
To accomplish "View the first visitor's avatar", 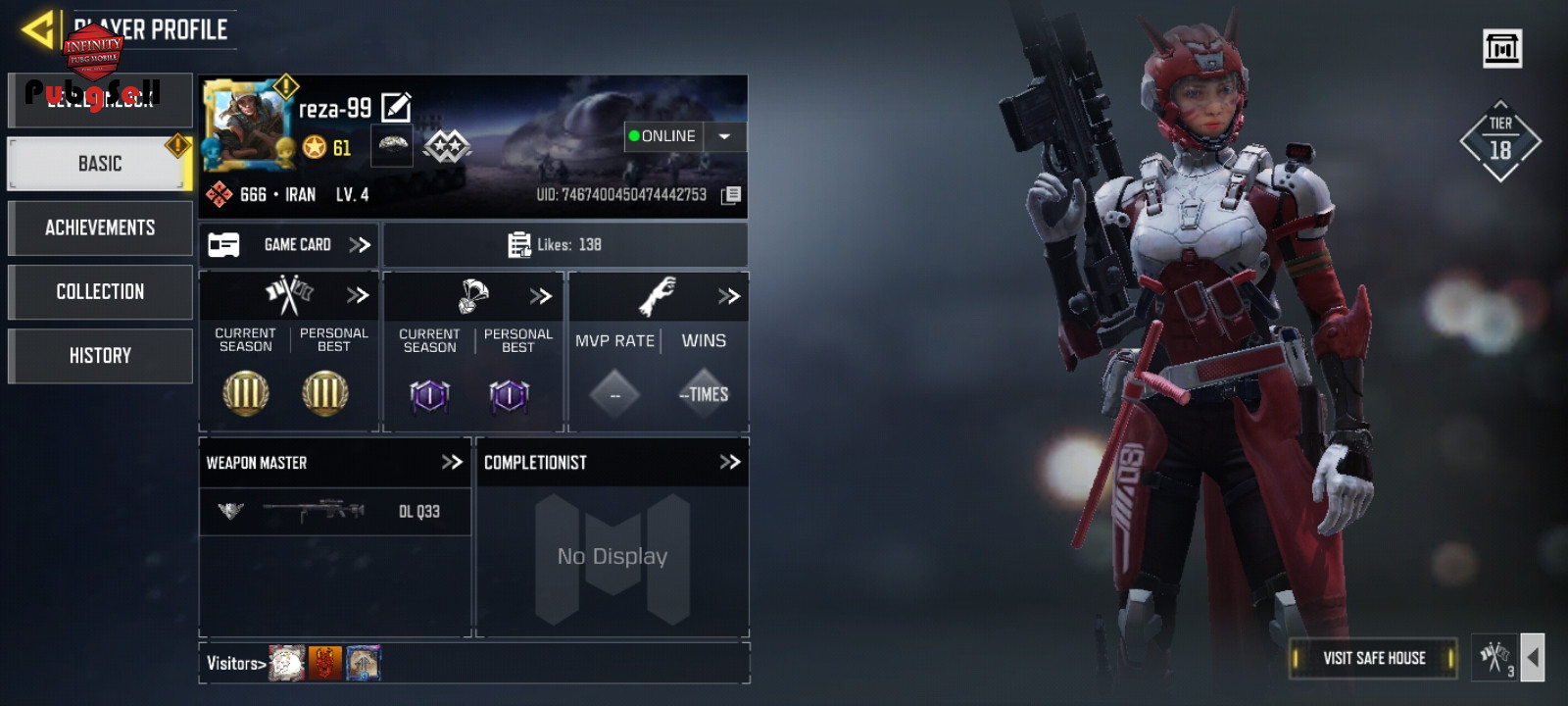I will click(x=287, y=664).
